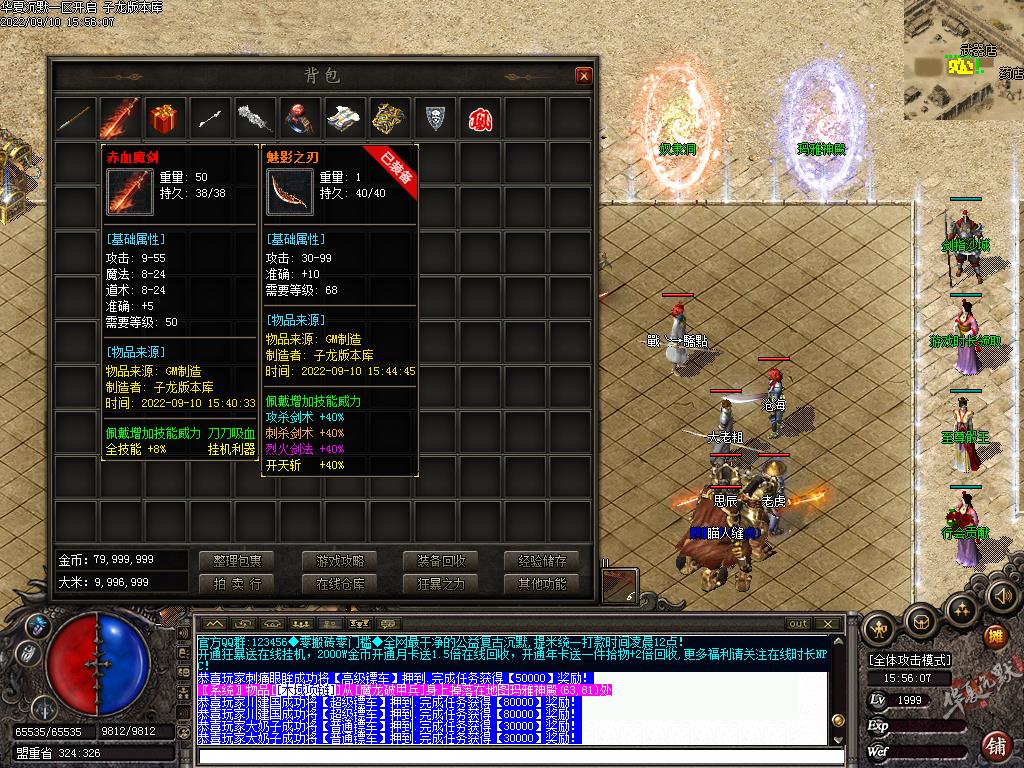1024x768 pixels.
Task: Select the golden armor item in the bag
Action: click(x=389, y=118)
